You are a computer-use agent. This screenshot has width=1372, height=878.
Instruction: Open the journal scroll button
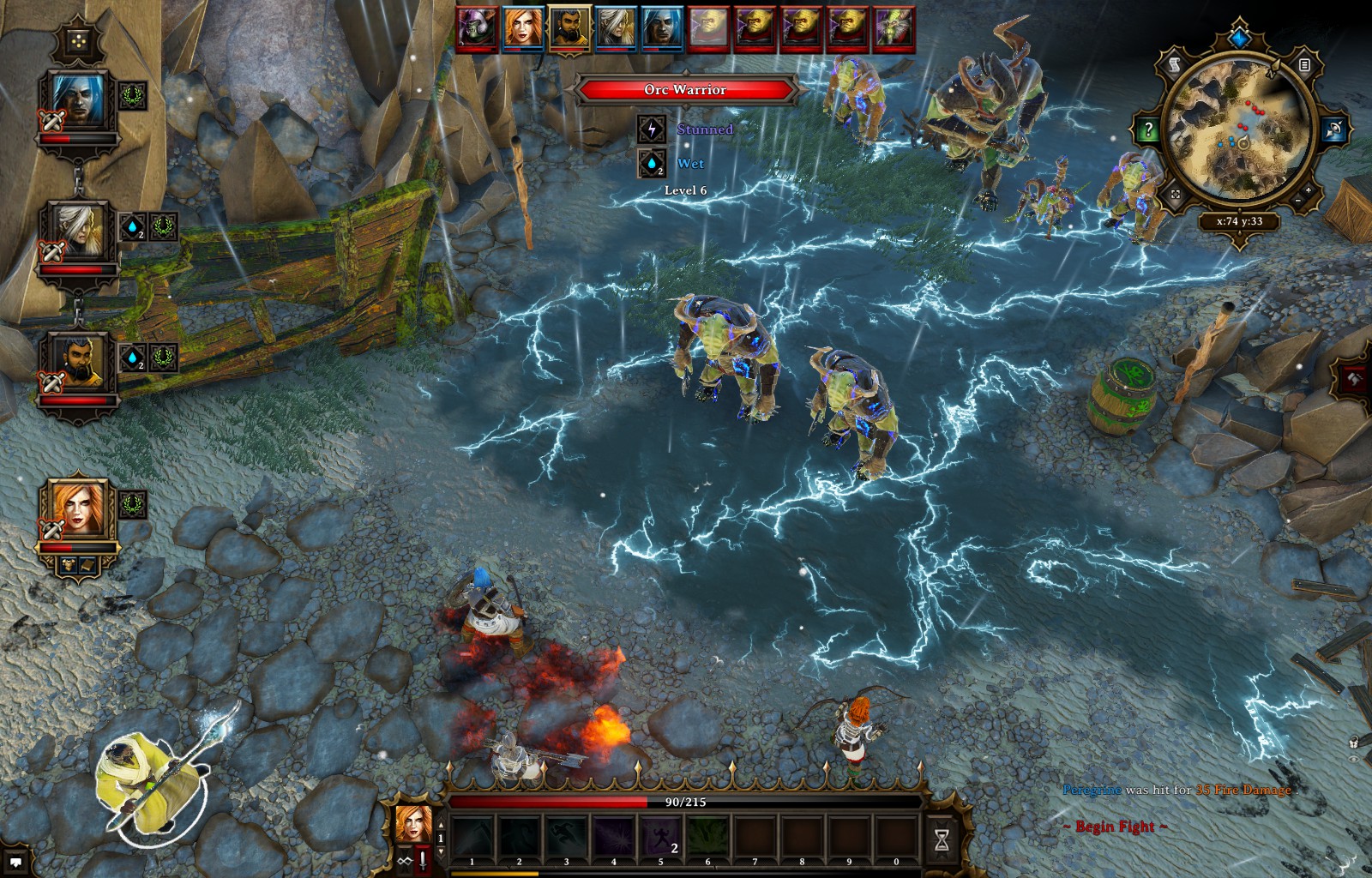click(1175, 64)
